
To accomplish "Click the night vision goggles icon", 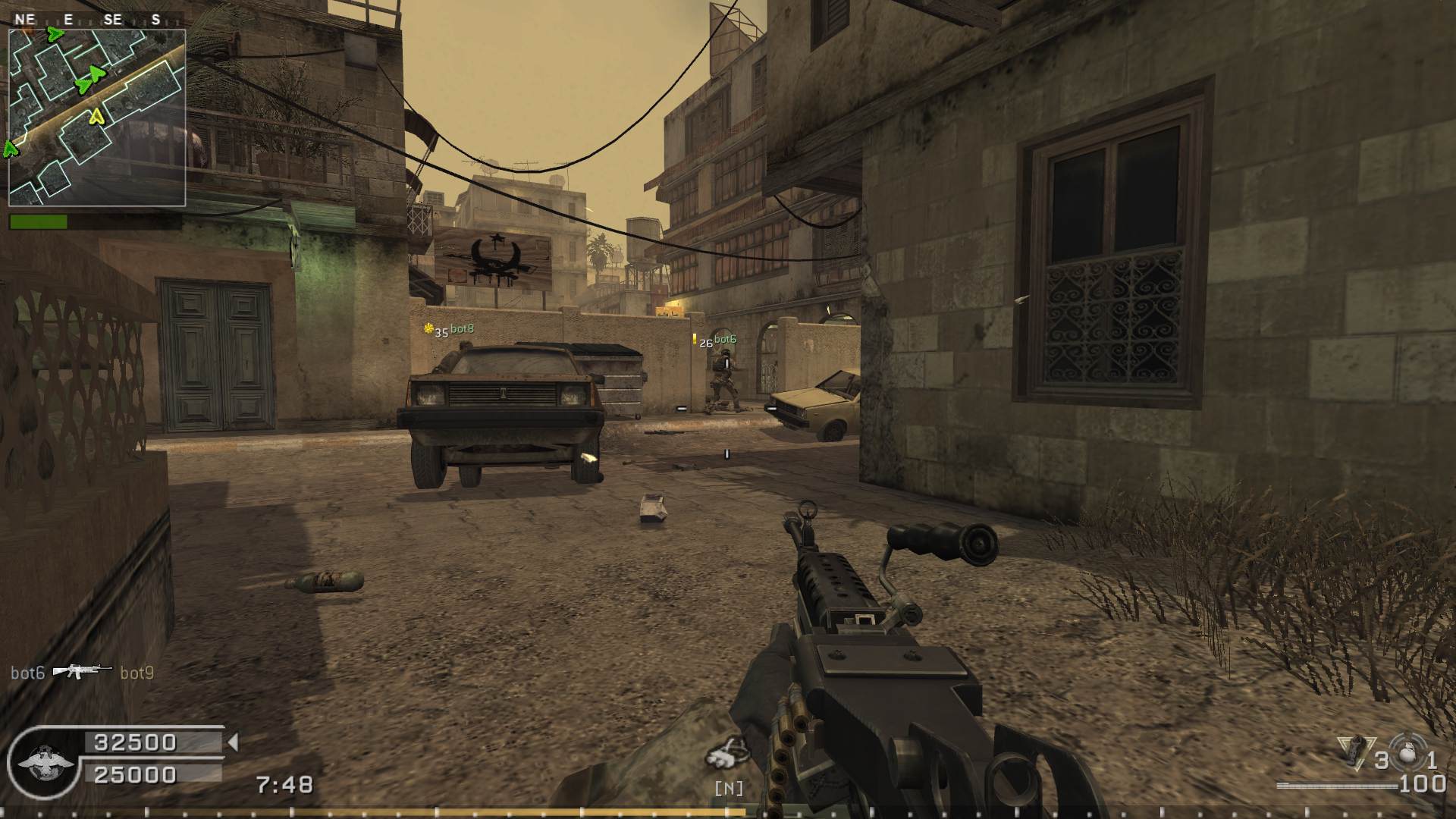I will pos(726,752).
